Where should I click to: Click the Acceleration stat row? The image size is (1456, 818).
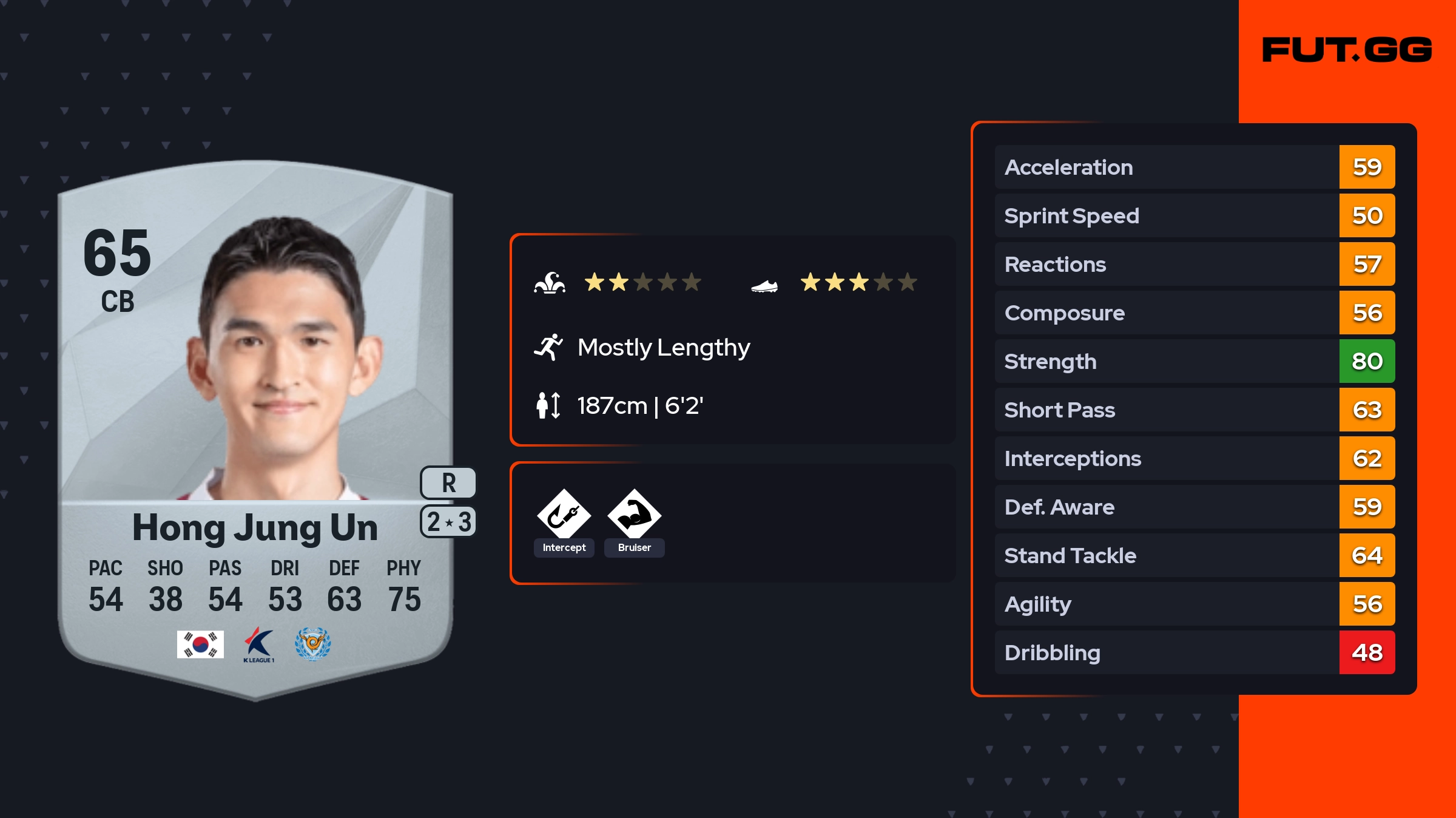pyautogui.click(x=1194, y=167)
